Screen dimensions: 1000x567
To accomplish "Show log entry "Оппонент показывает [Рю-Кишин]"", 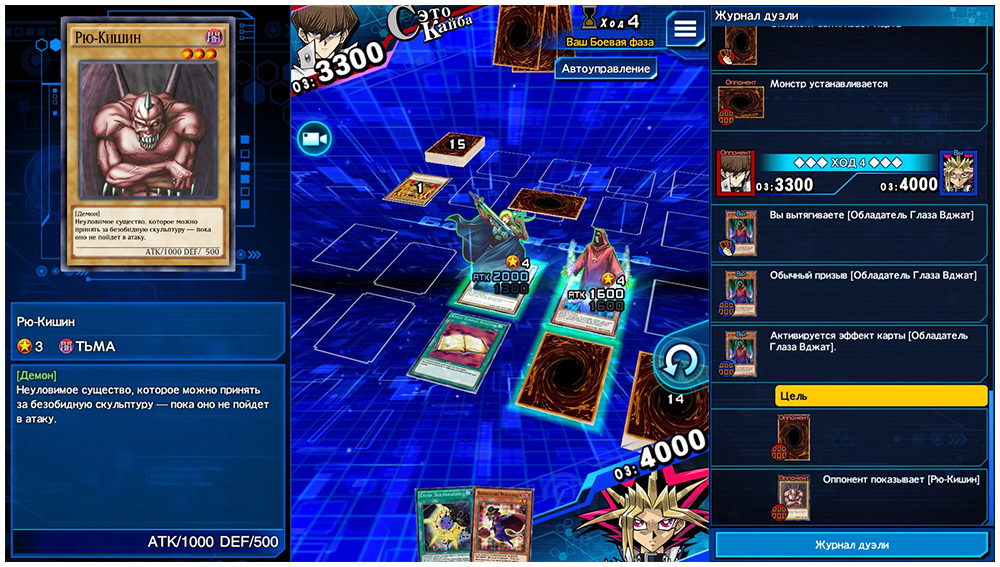I will [849, 496].
